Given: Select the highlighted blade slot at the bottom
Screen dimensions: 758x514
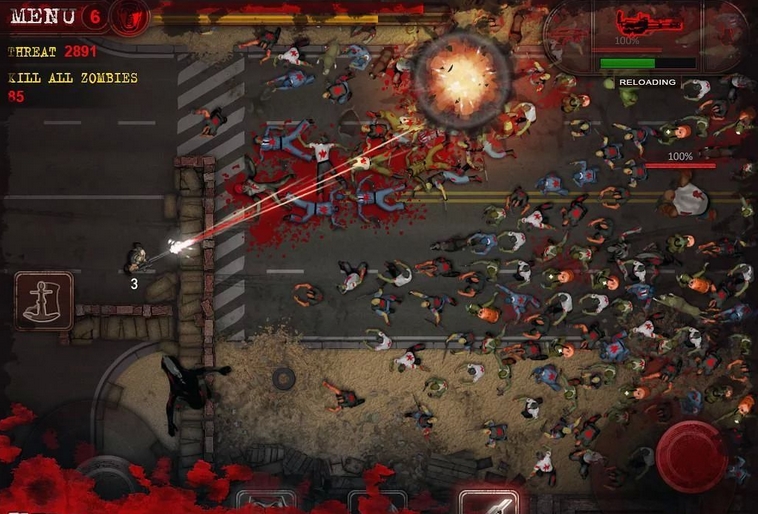Looking at the screenshot, I should coord(489,502).
